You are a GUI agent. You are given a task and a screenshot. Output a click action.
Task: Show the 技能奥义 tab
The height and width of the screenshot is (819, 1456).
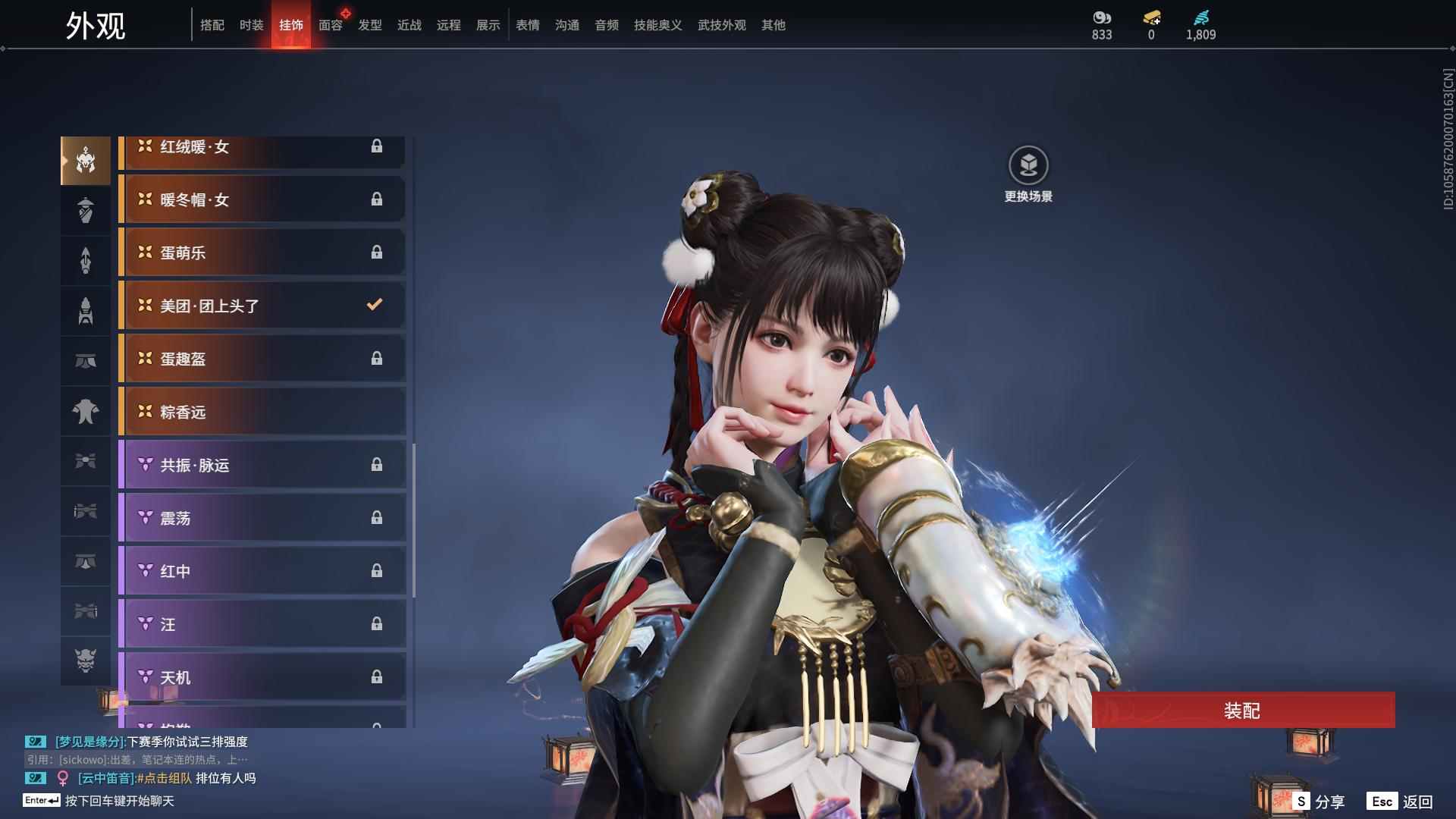click(x=657, y=25)
